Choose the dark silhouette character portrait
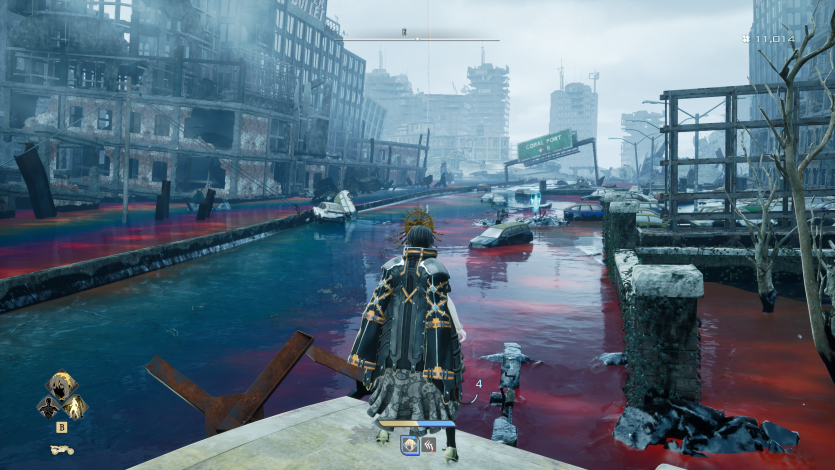The height and width of the screenshot is (470, 835). pyautogui.click(x=46, y=407)
